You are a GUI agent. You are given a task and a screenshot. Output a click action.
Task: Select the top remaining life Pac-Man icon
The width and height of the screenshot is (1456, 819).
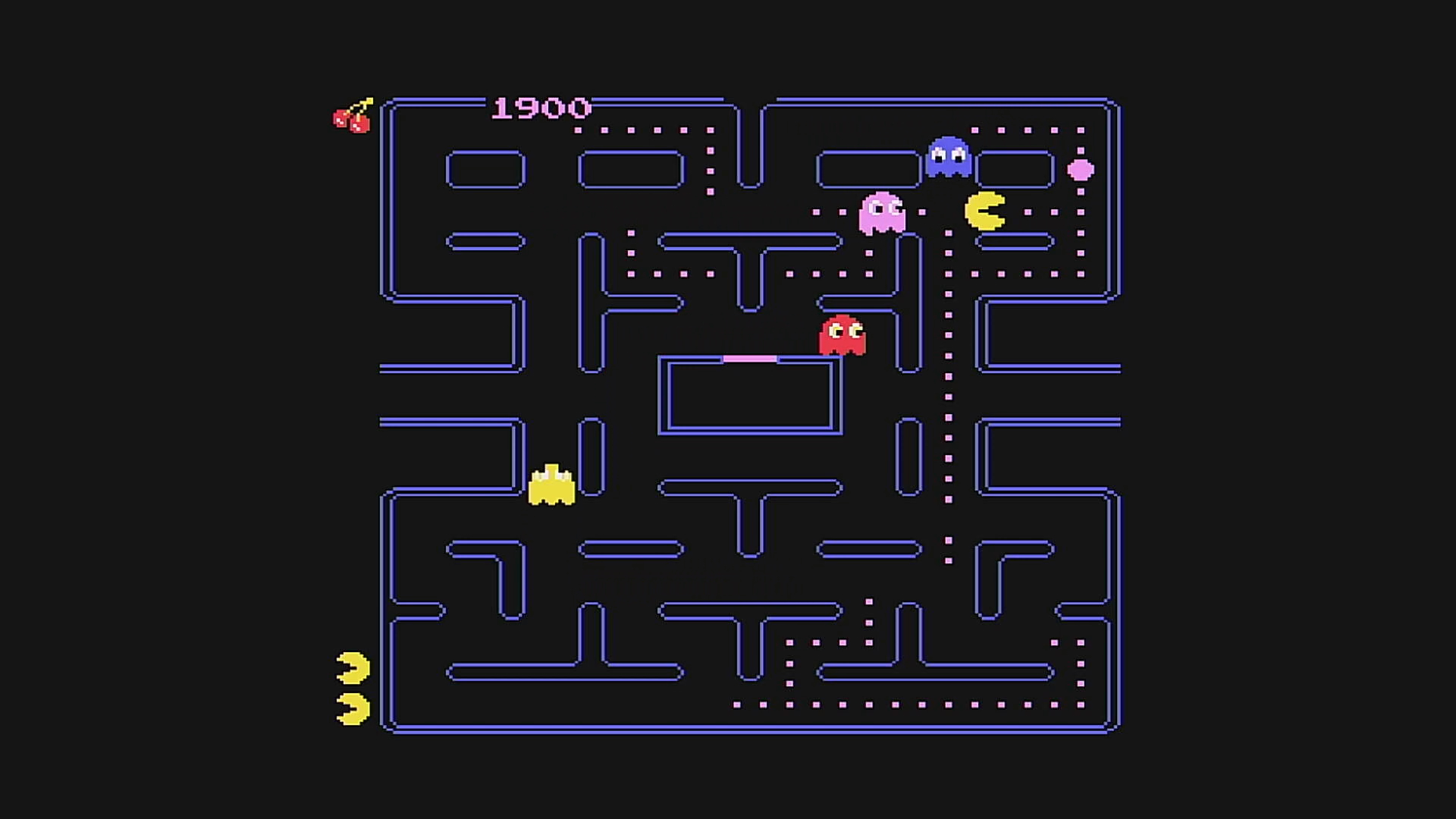(x=351, y=667)
